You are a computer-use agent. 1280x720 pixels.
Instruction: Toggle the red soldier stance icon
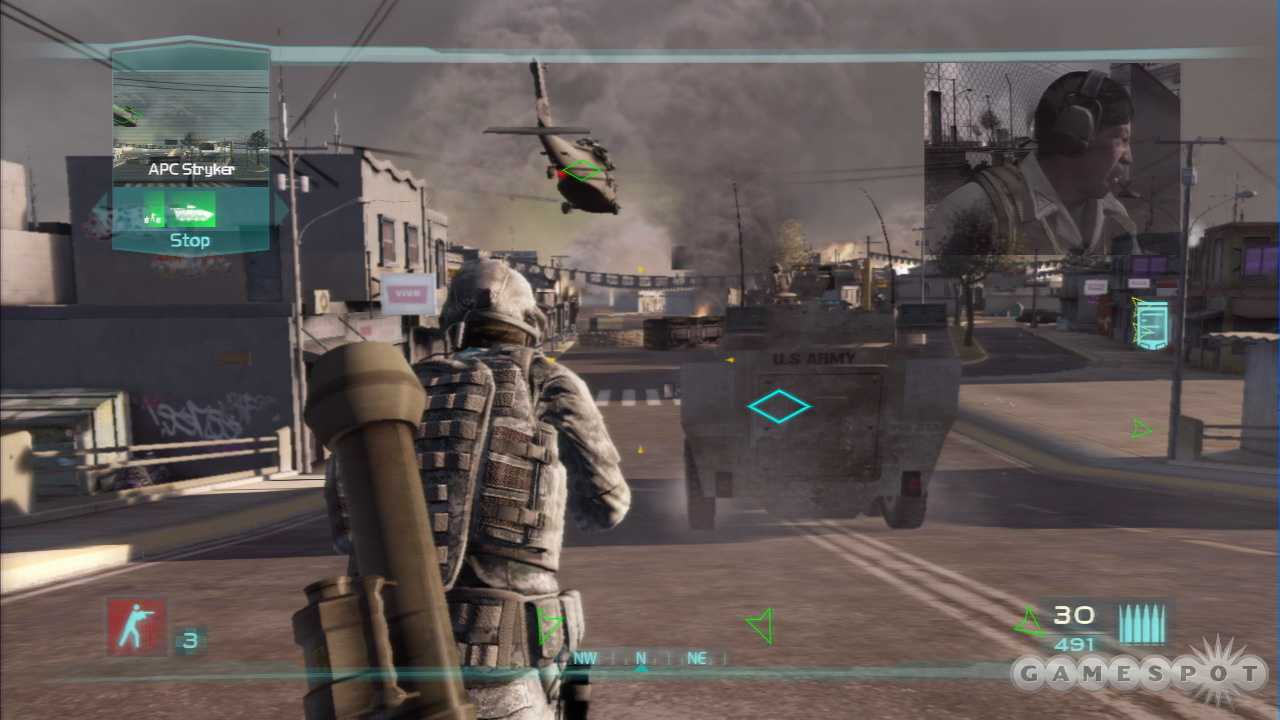coord(137,627)
